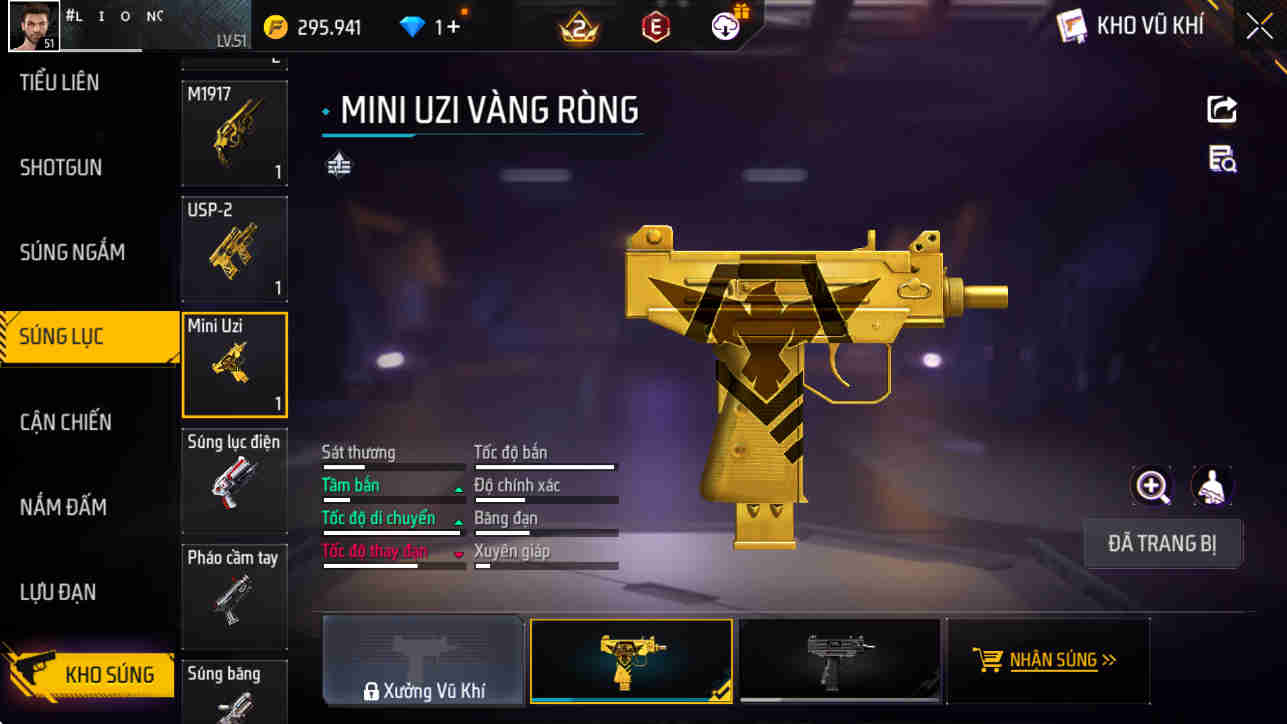Select the default black Mini Uzi skin
This screenshot has width=1287, height=724.
pyautogui.click(x=839, y=660)
